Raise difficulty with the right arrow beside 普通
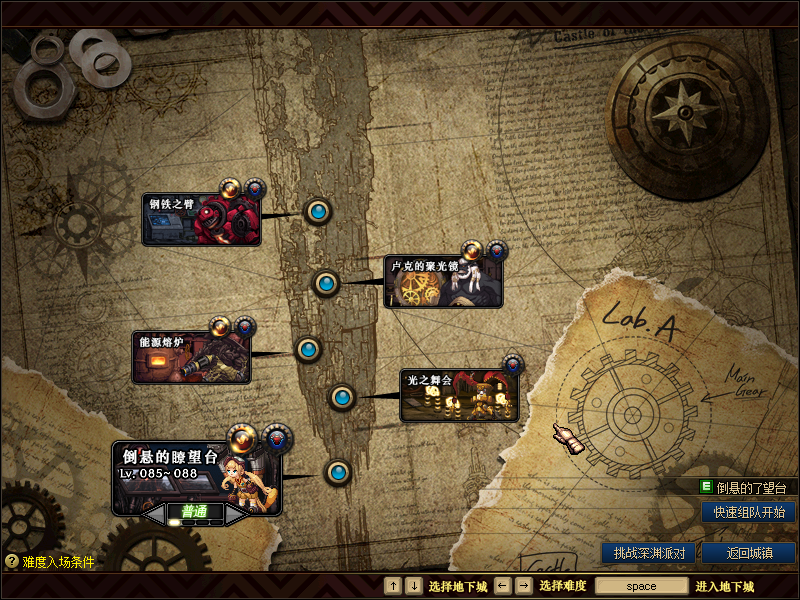This screenshot has width=800, height=600. [234, 512]
